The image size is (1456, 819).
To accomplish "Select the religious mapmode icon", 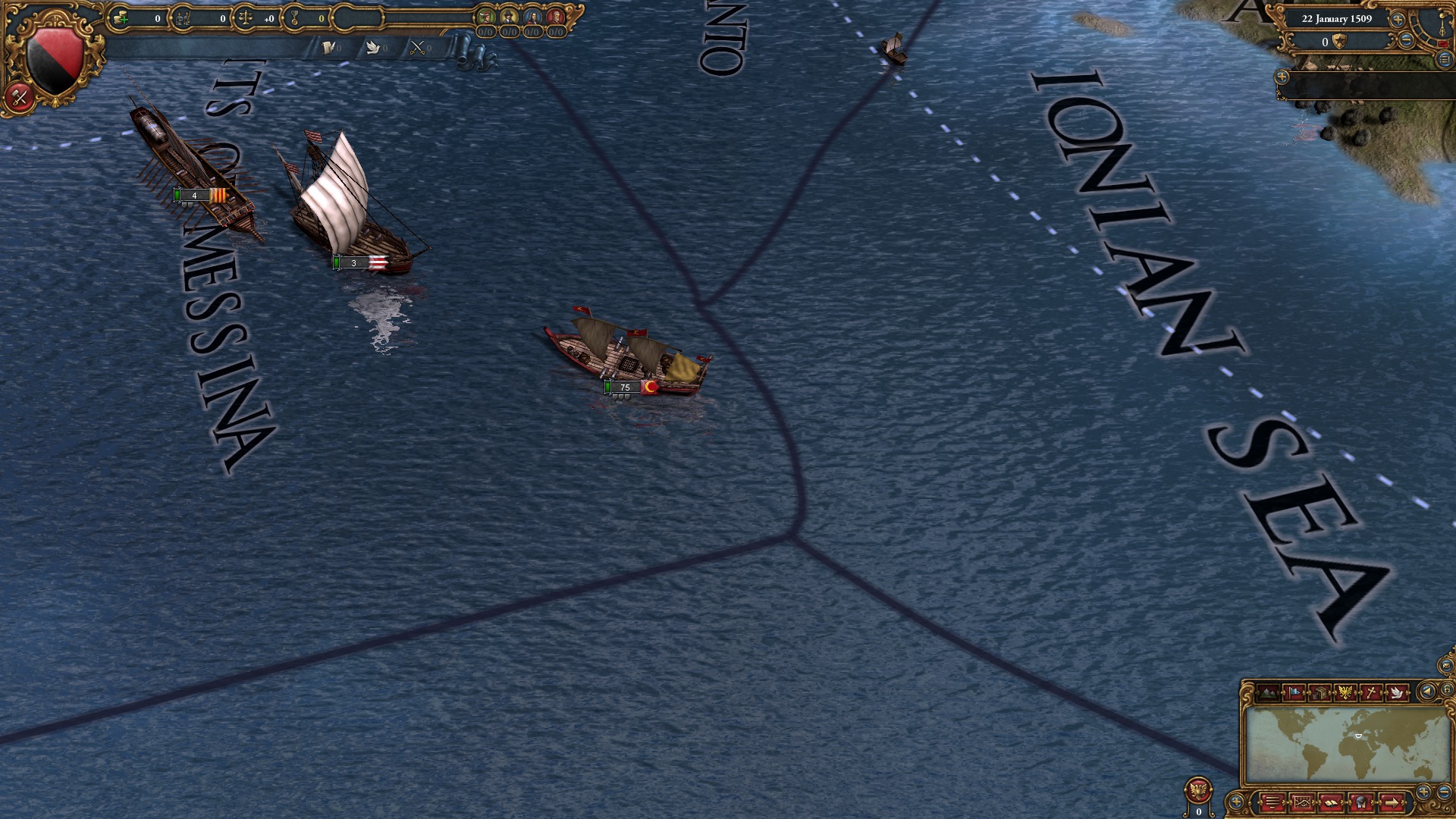I will (x=1371, y=692).
